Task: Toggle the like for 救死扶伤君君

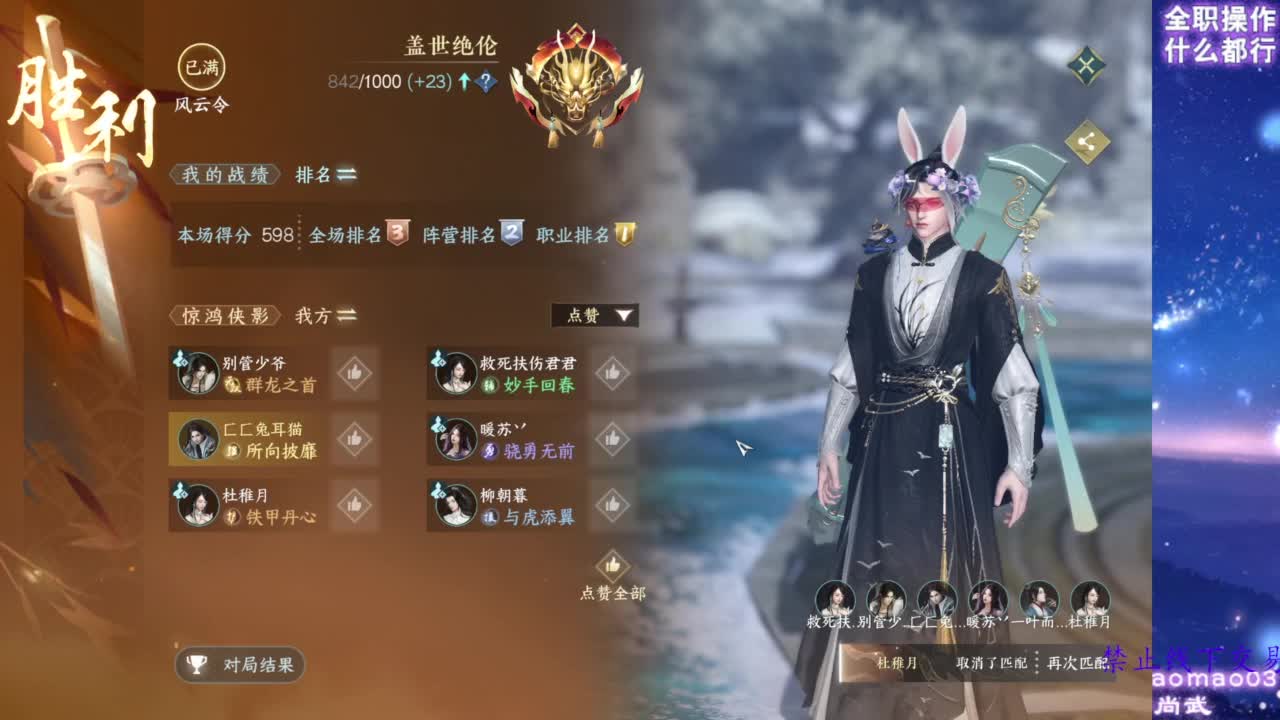Action: tap(613, 373)
